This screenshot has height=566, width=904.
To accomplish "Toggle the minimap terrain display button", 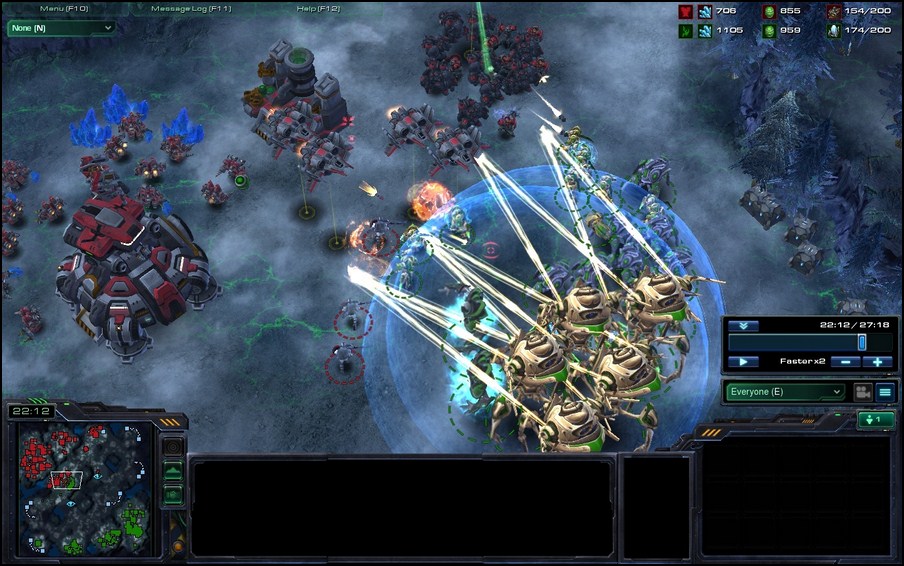I will (173, 470).
